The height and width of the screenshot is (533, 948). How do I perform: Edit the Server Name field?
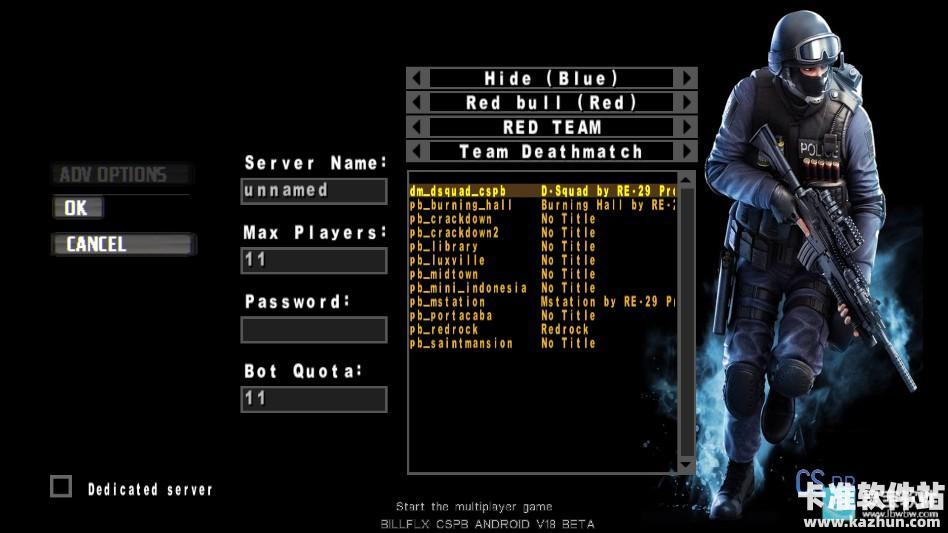pos(314,191)
